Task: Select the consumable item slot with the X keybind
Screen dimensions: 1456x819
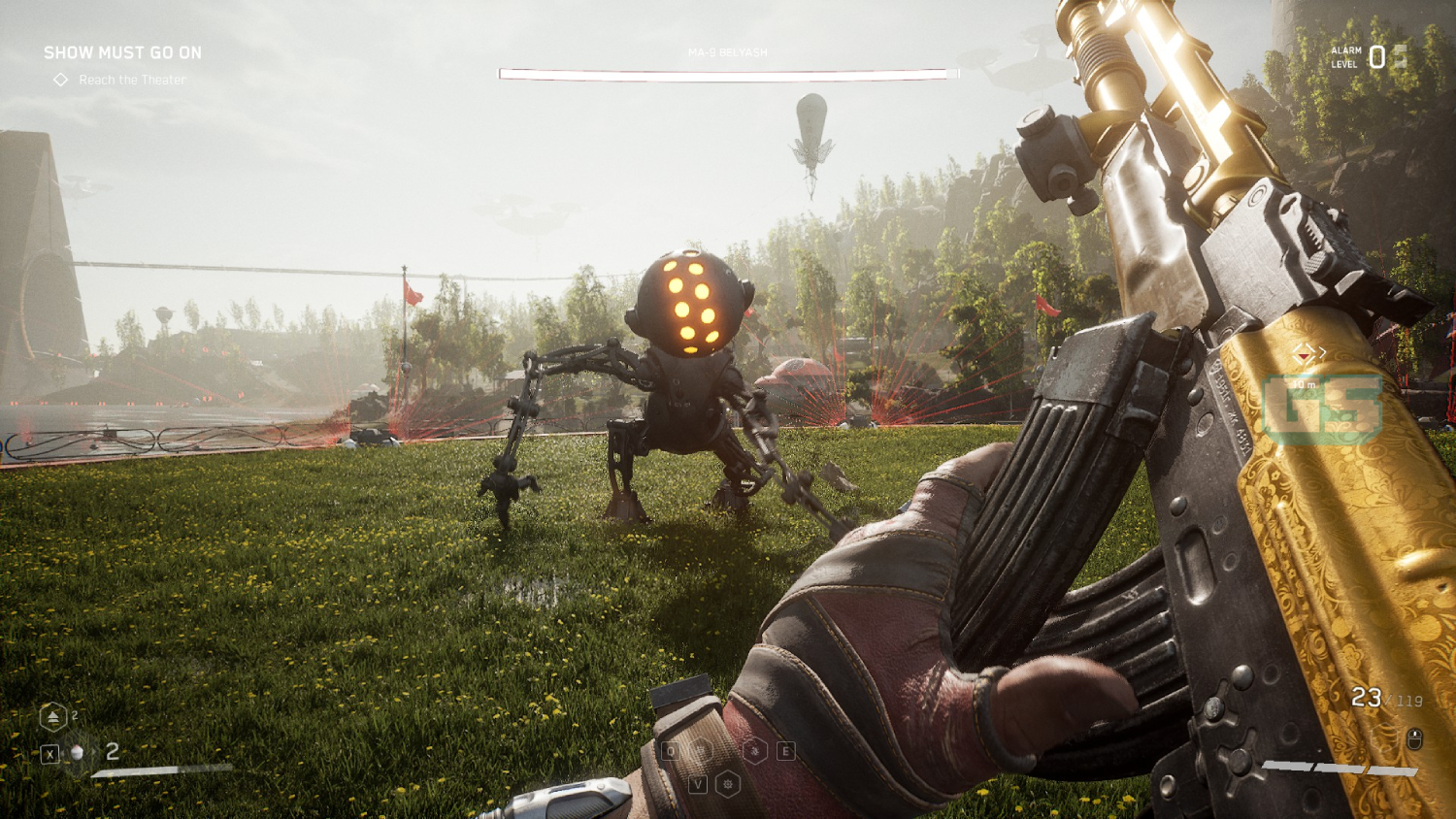Action: [x=50, y=752]
